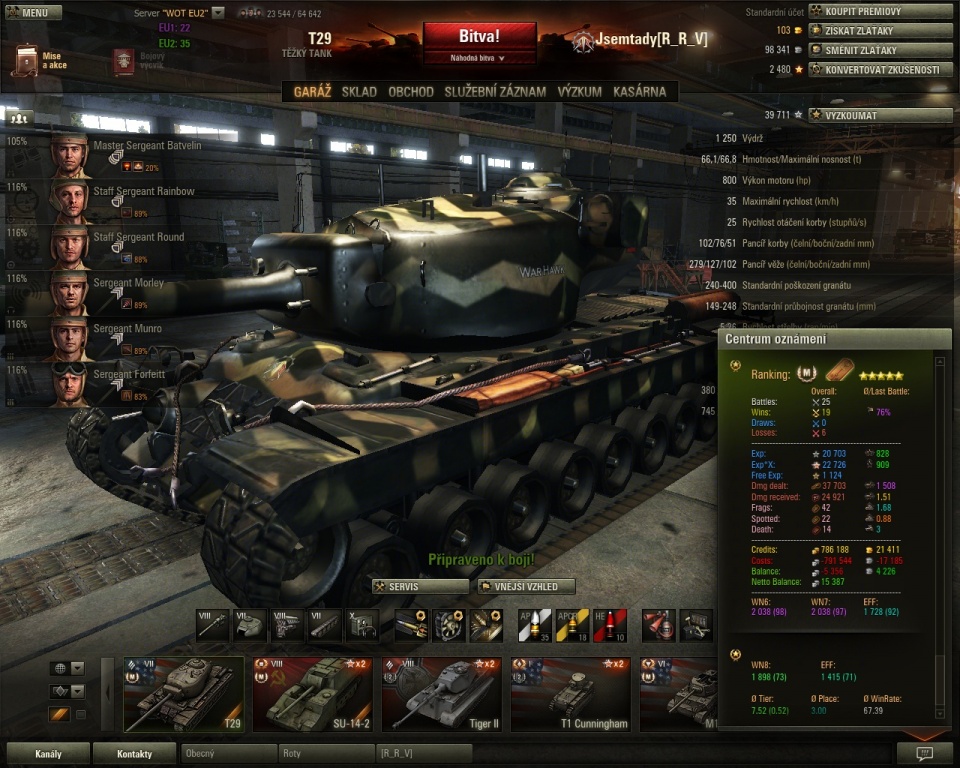Image resolution: width=960 pixels, height=768 pixels.
Task: Open the VÝZKUM research tab
Action: click(580, 92)
